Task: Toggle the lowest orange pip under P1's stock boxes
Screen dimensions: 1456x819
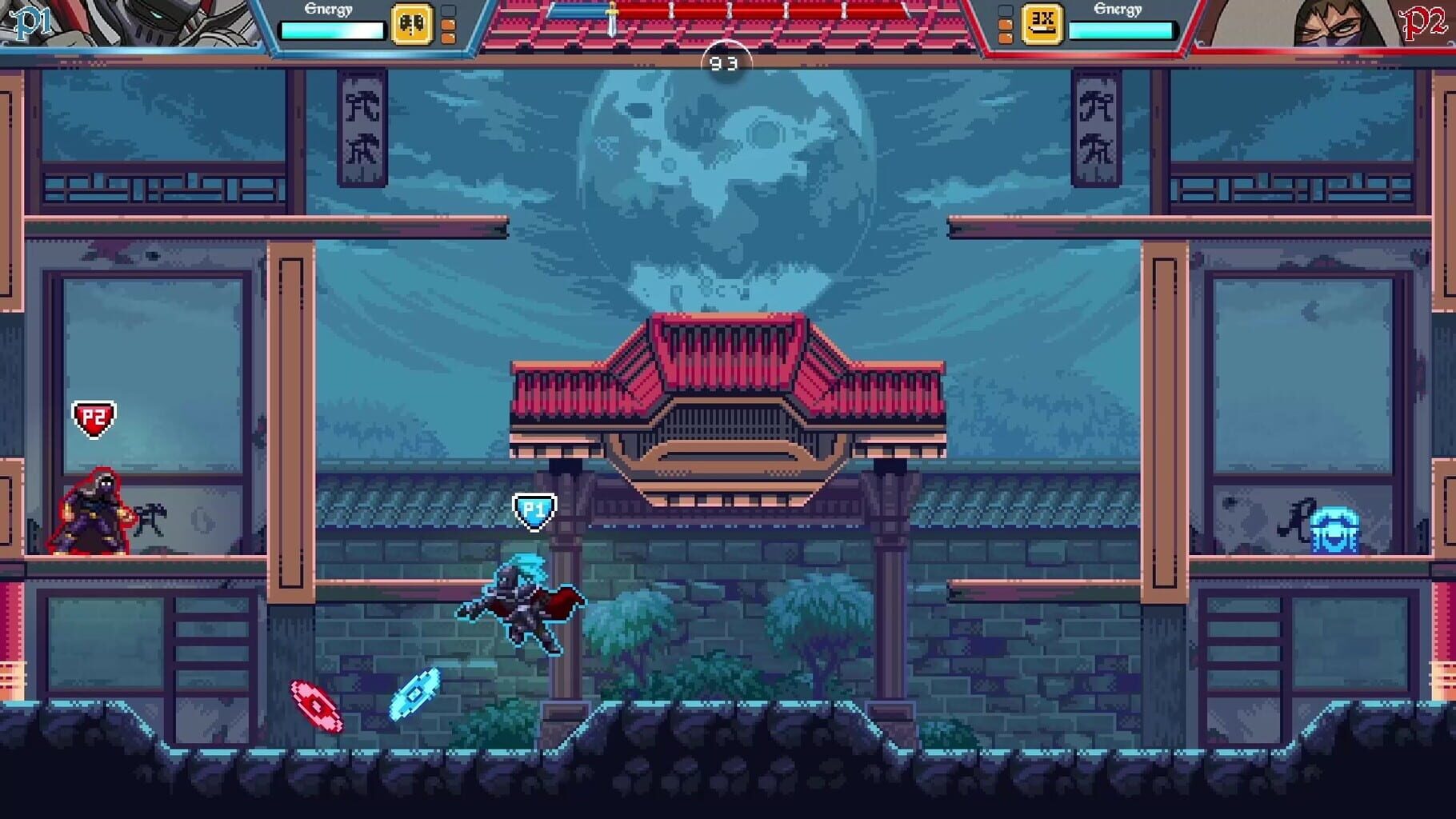Action: coord(449,38)
